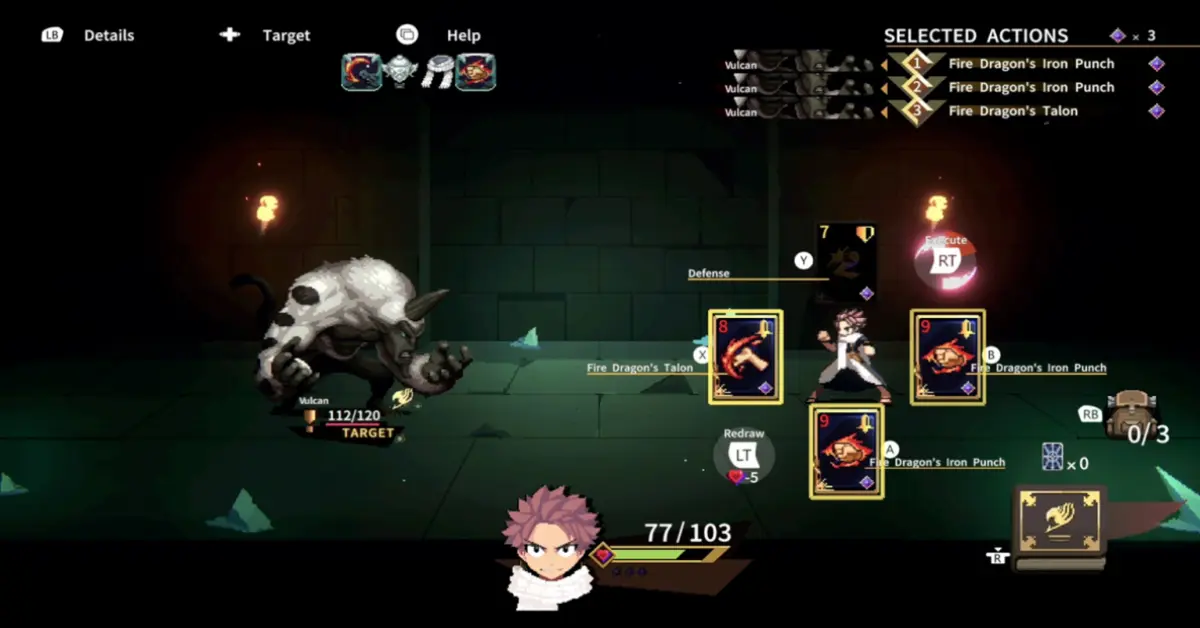Image resolution: width=1200 pixels, height=628 pixels.
Task: Inspect the flaming scythe status icon
Action: pos(360,72)
